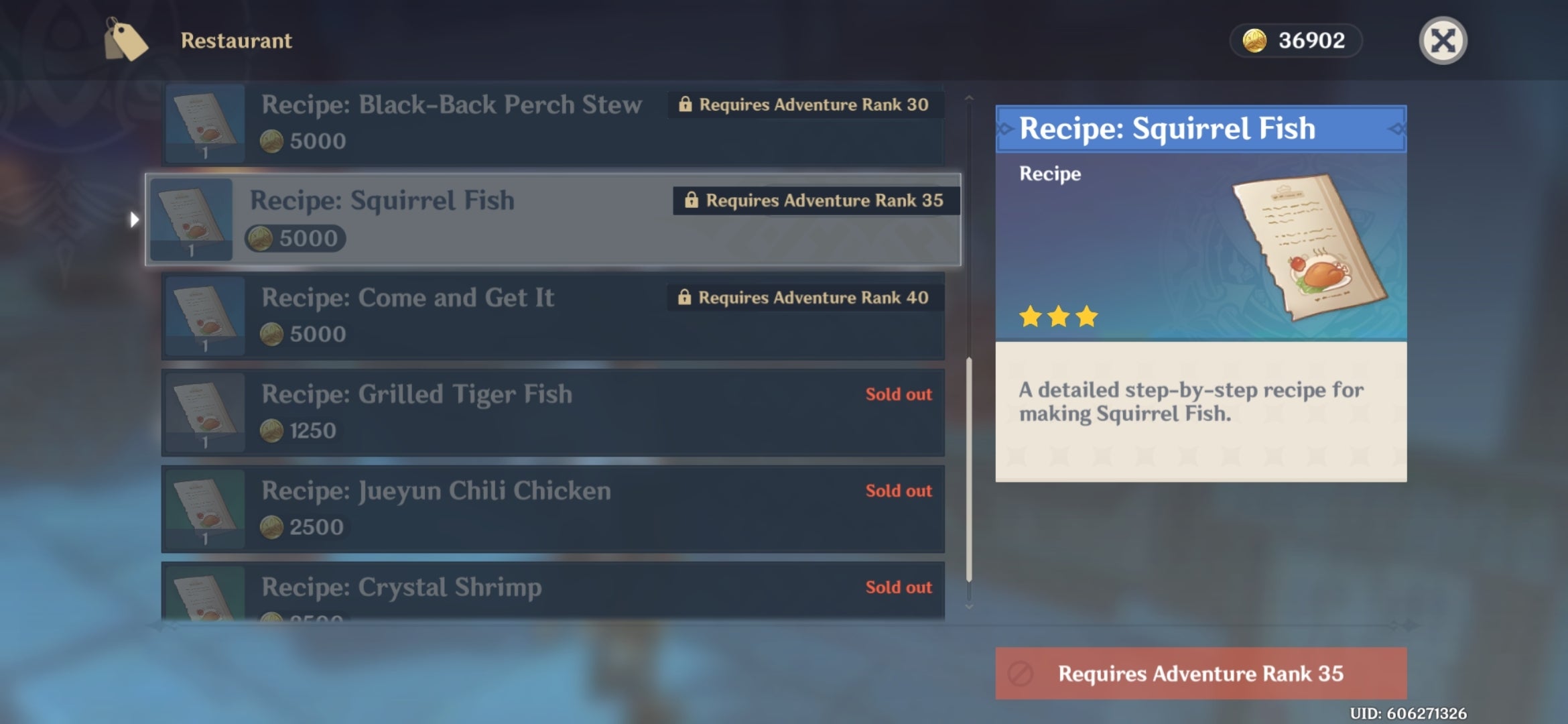Click the lock icon on Black-Back Perch Stew

(x=685, y=105)
